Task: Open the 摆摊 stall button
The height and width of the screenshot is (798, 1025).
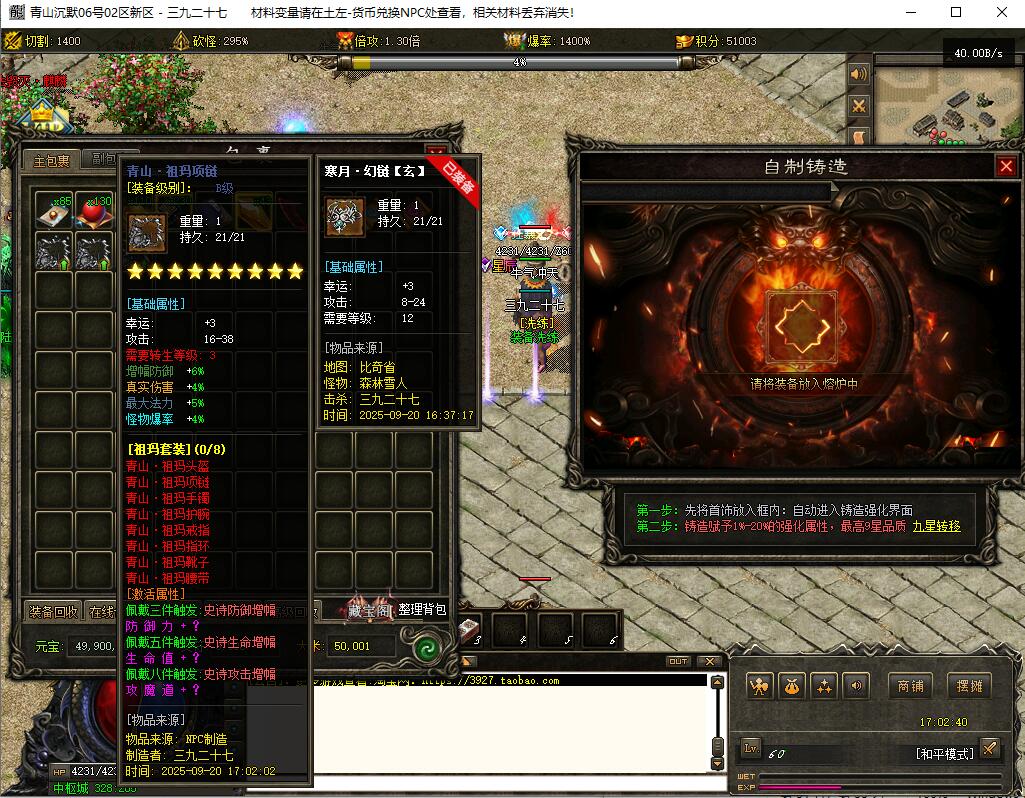Action: 968,686
